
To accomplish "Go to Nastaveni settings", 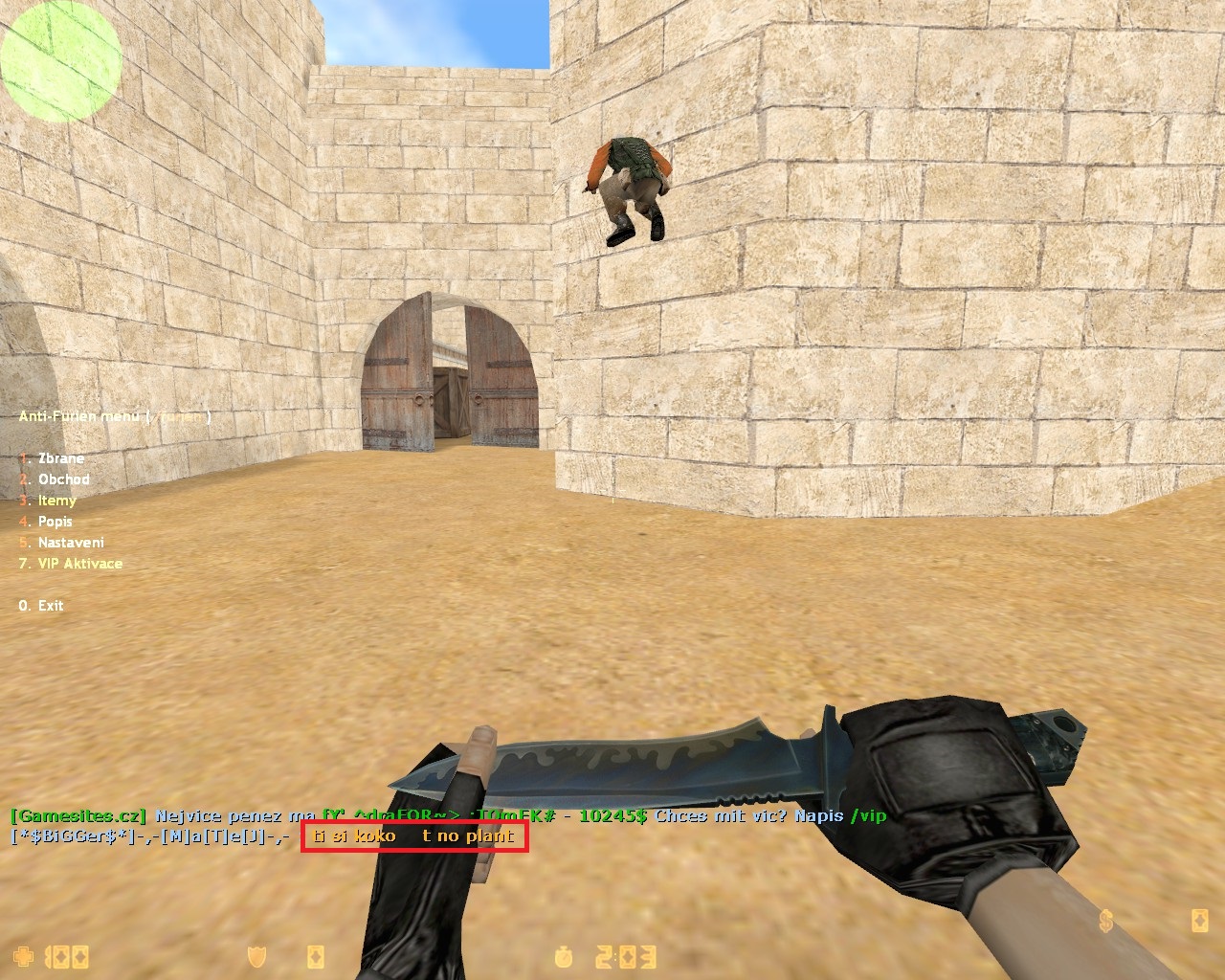I will [71, 543].
